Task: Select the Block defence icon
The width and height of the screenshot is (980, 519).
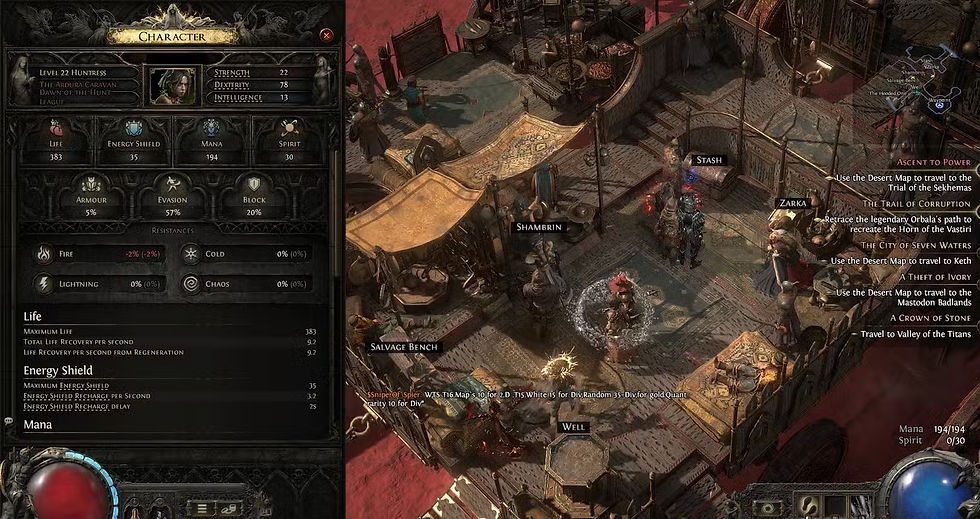Action: point(254,185)
